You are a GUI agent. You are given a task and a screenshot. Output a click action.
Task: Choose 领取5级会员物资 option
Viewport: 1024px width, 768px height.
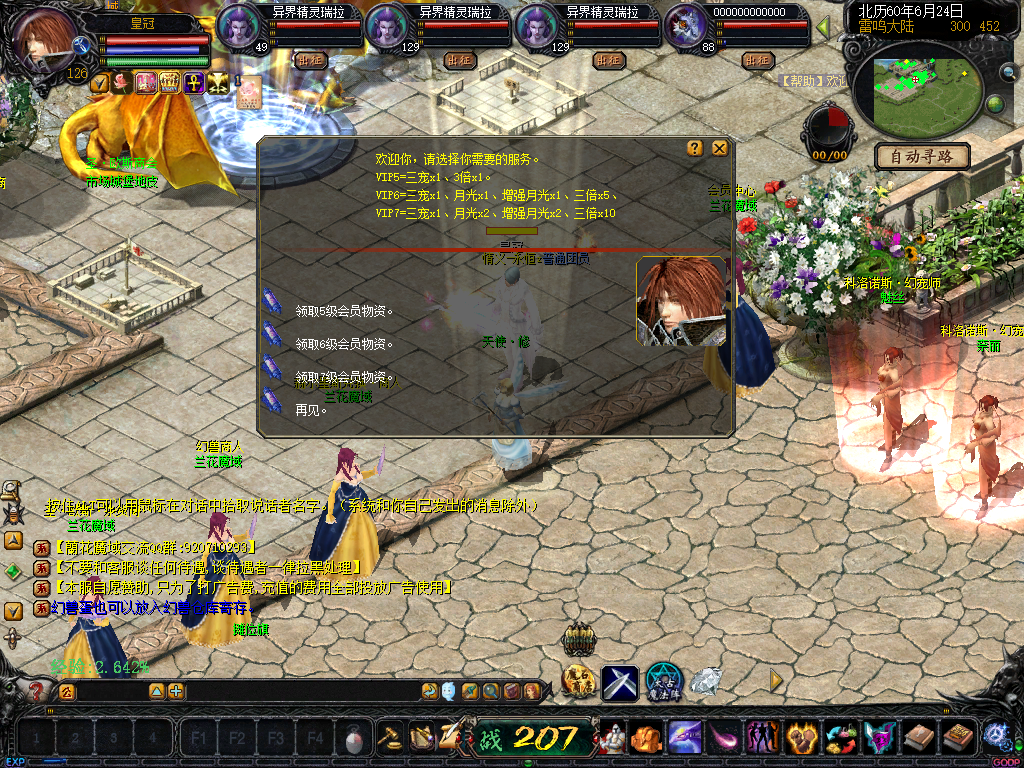343,312
